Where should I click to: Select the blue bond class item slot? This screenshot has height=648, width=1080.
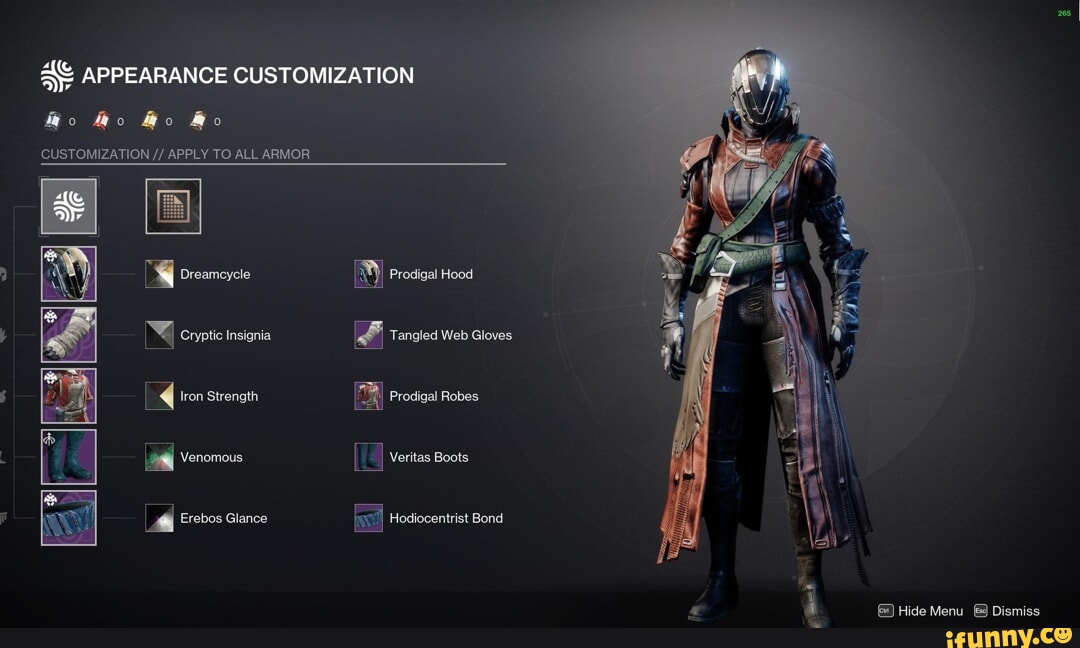click(69, 518)
